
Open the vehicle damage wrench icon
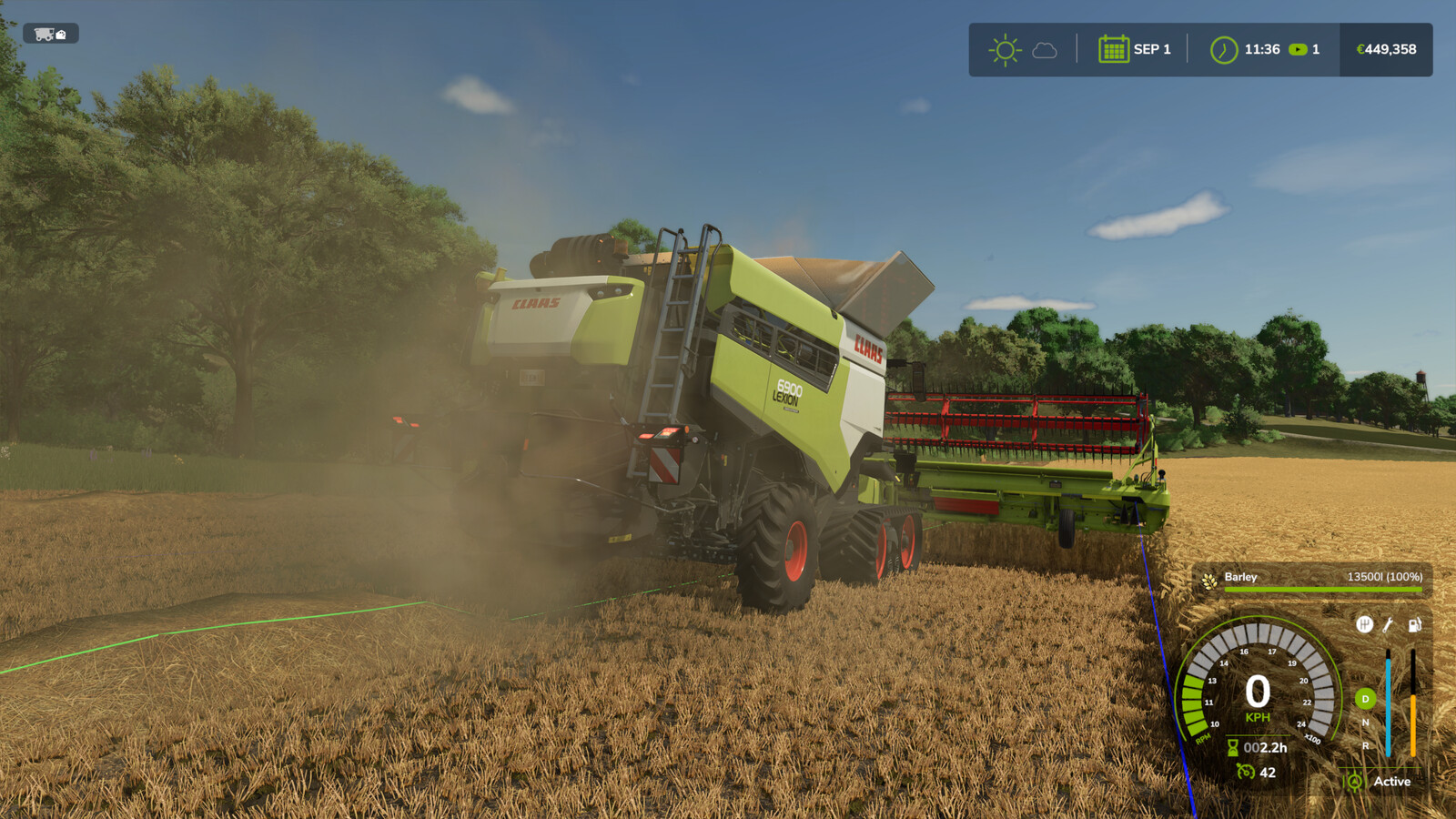click(1389, 625)
